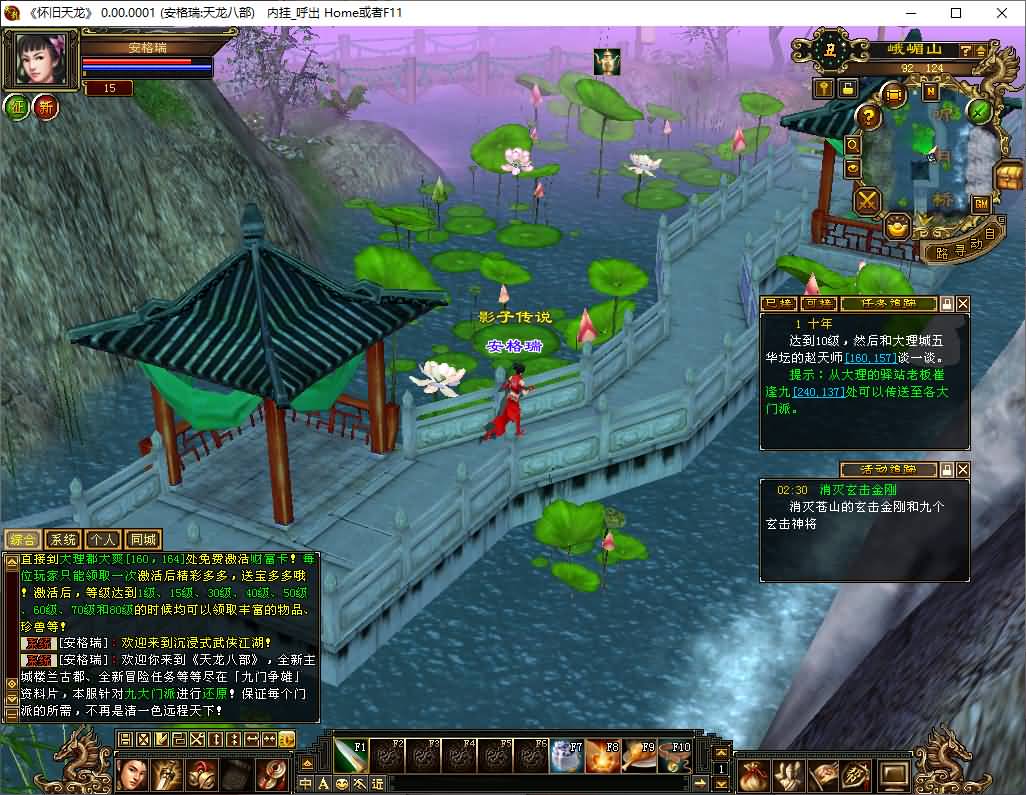Open the crossed swords icon near minimap
1026x795 pixels.
[x=867, y=201]
